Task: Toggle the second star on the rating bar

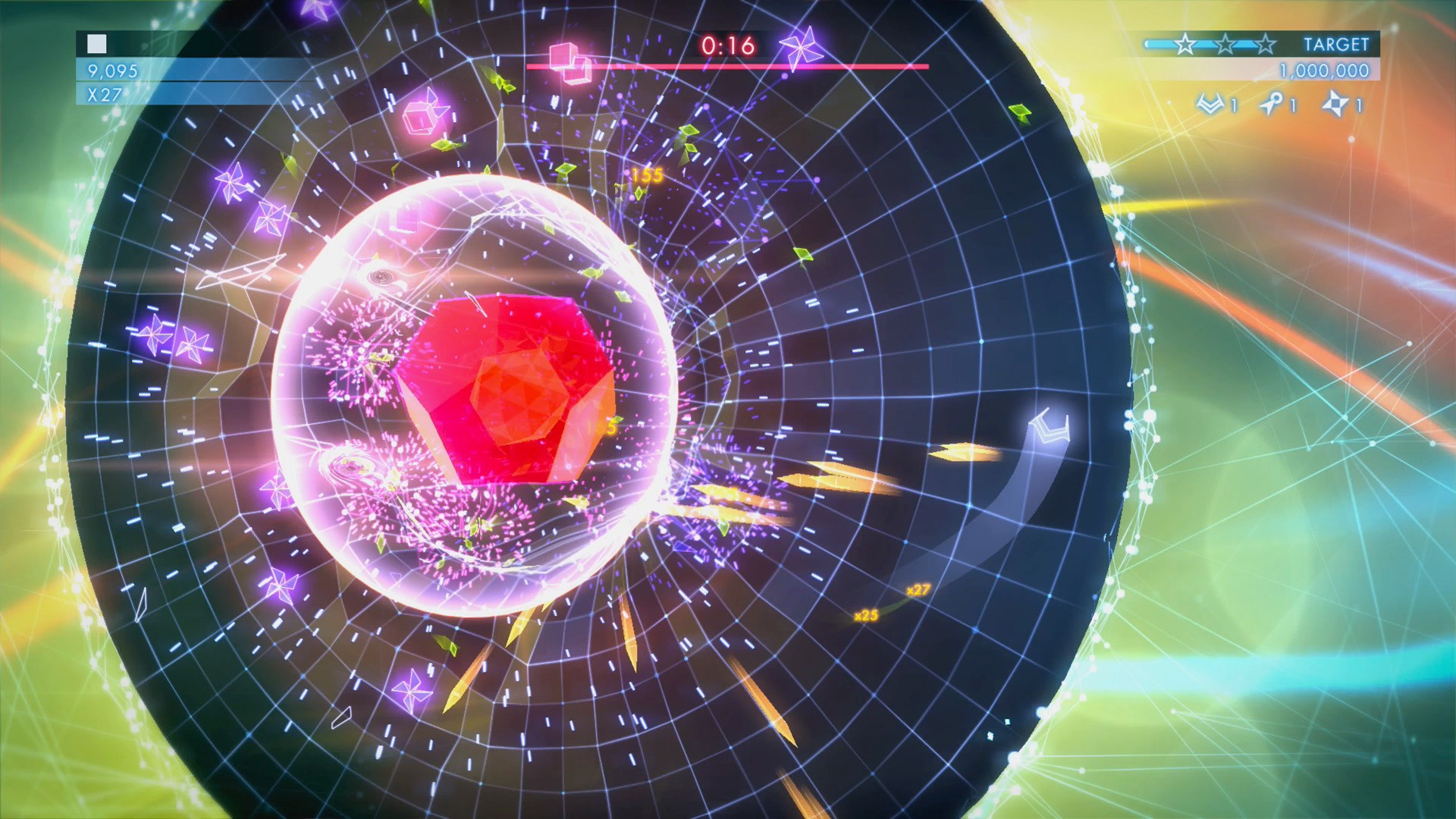Action: point(1226,45)
